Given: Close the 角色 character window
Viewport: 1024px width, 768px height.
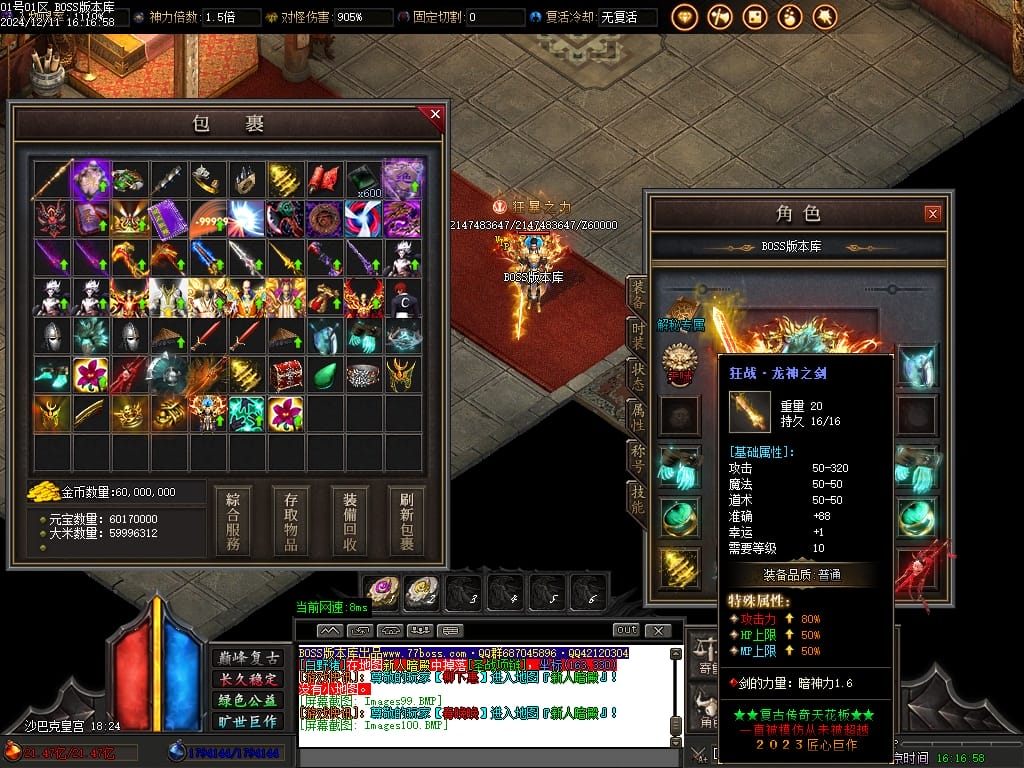Looking at the screenshot, I should point(932,213).
